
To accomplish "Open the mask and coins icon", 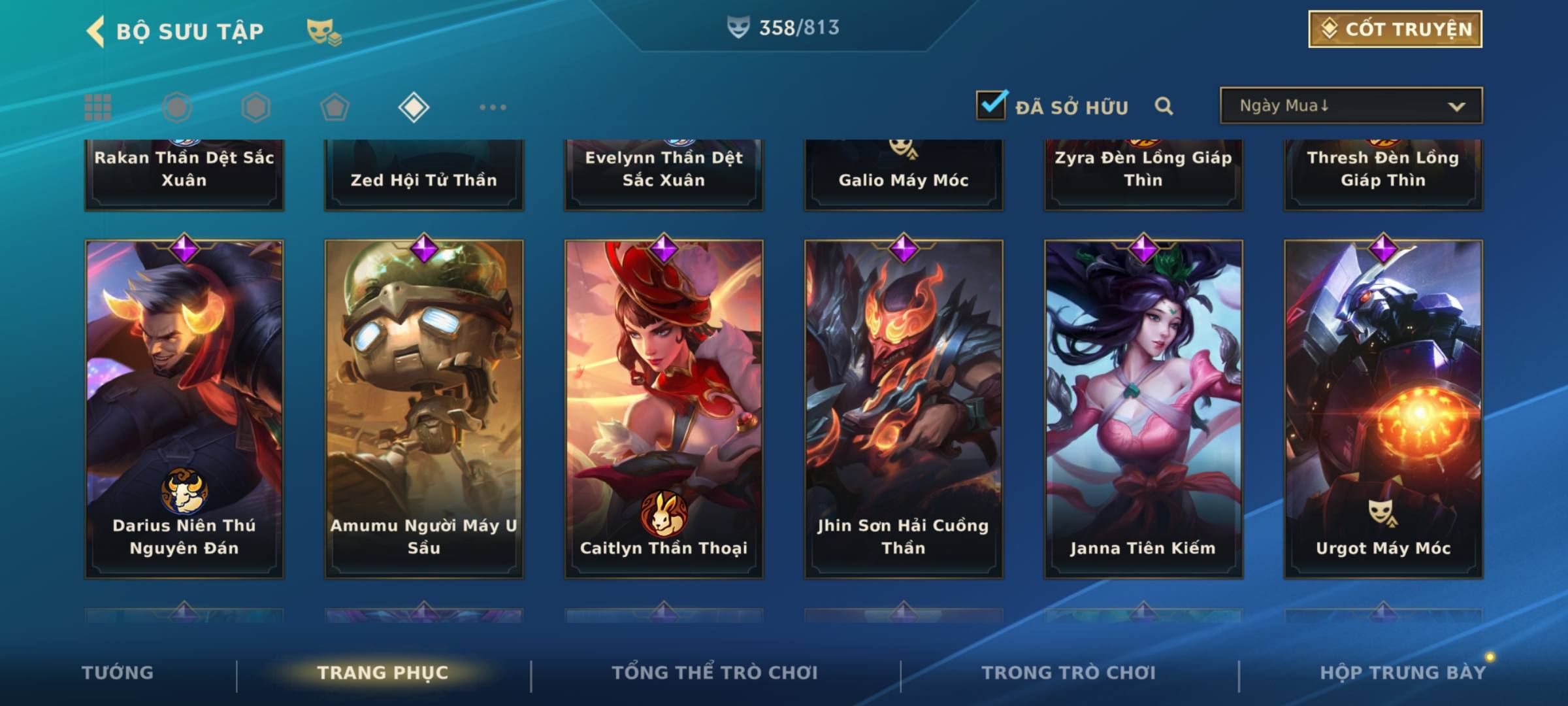I will [x=323, y=31].
